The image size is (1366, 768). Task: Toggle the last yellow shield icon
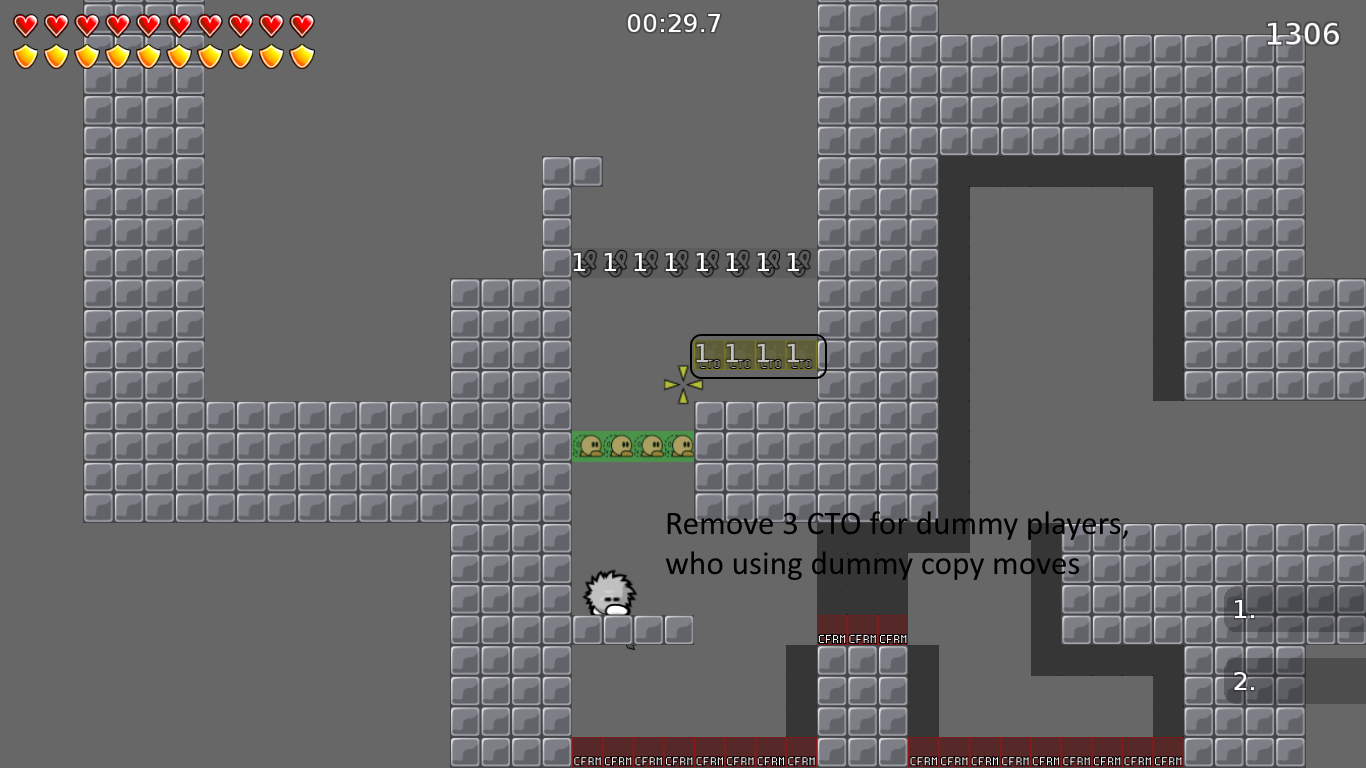(300, 56)
